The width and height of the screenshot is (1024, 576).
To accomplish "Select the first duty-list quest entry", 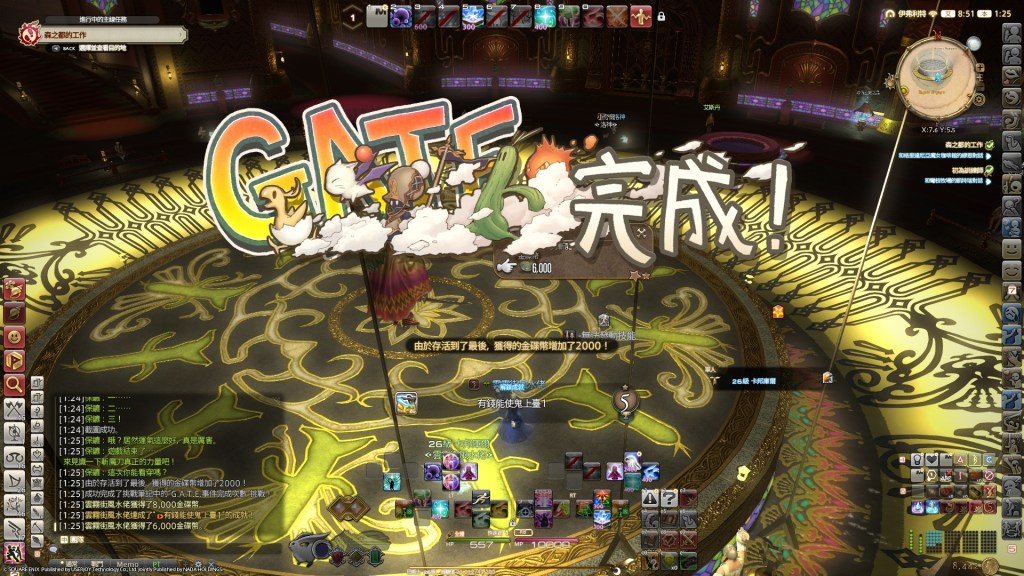I will click(958, 145).
